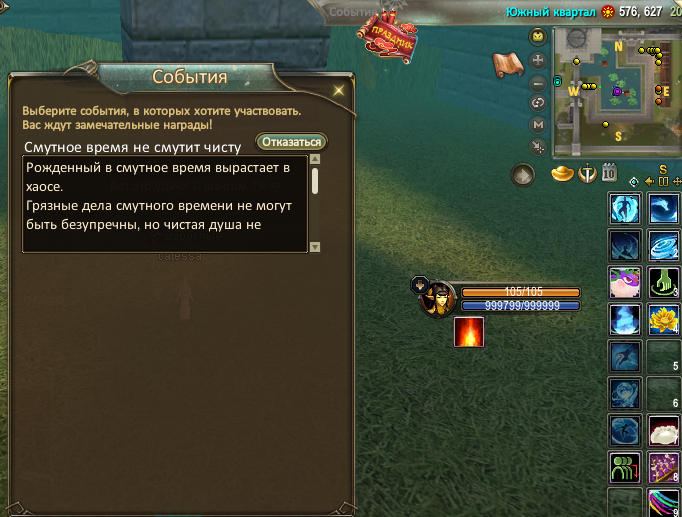Close the События window
The height and width of the screenshot is (517, 682).
point(338,90)
